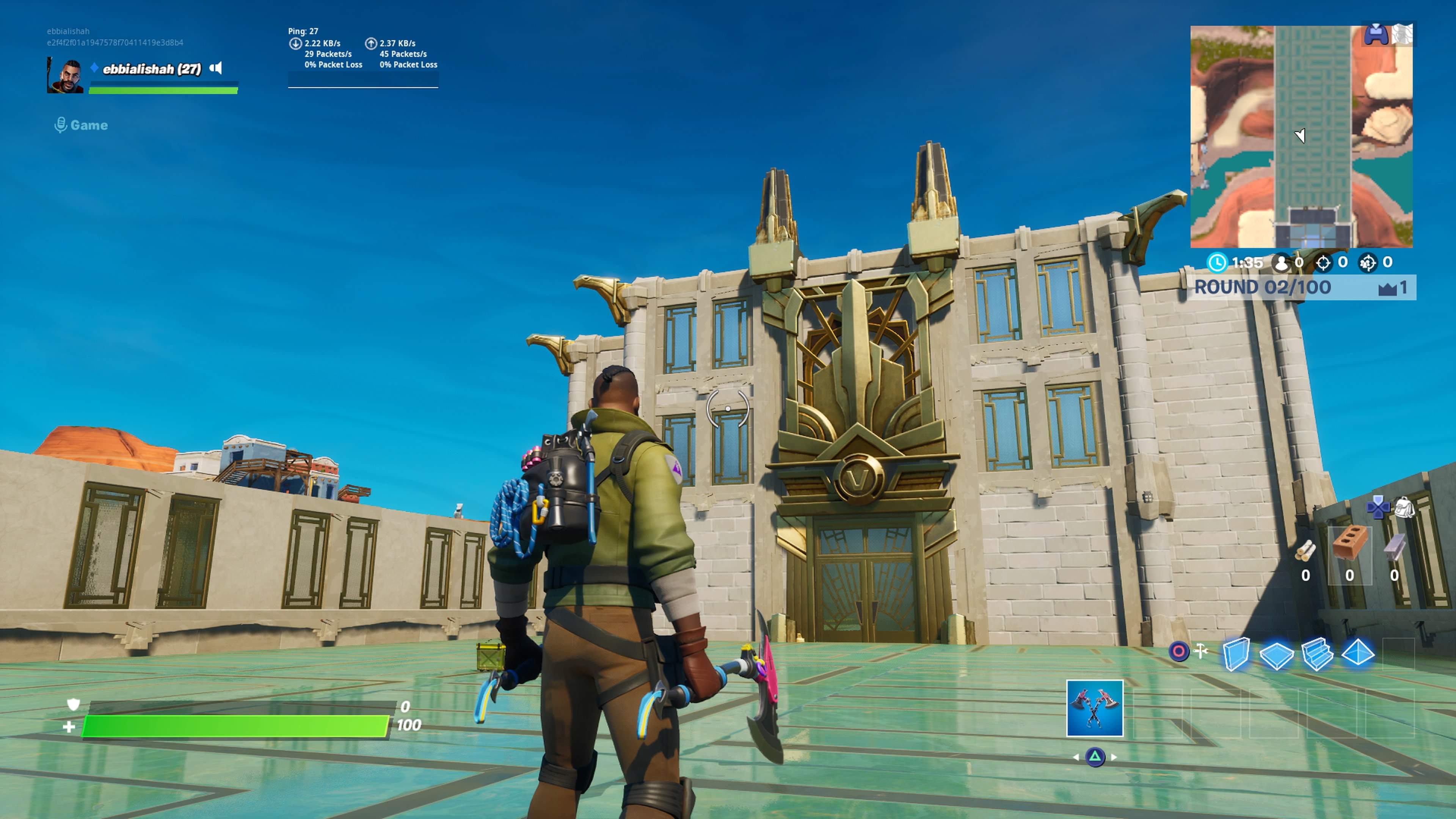
Task: Select the floor build piece icon
Action: coord(1277,657)
